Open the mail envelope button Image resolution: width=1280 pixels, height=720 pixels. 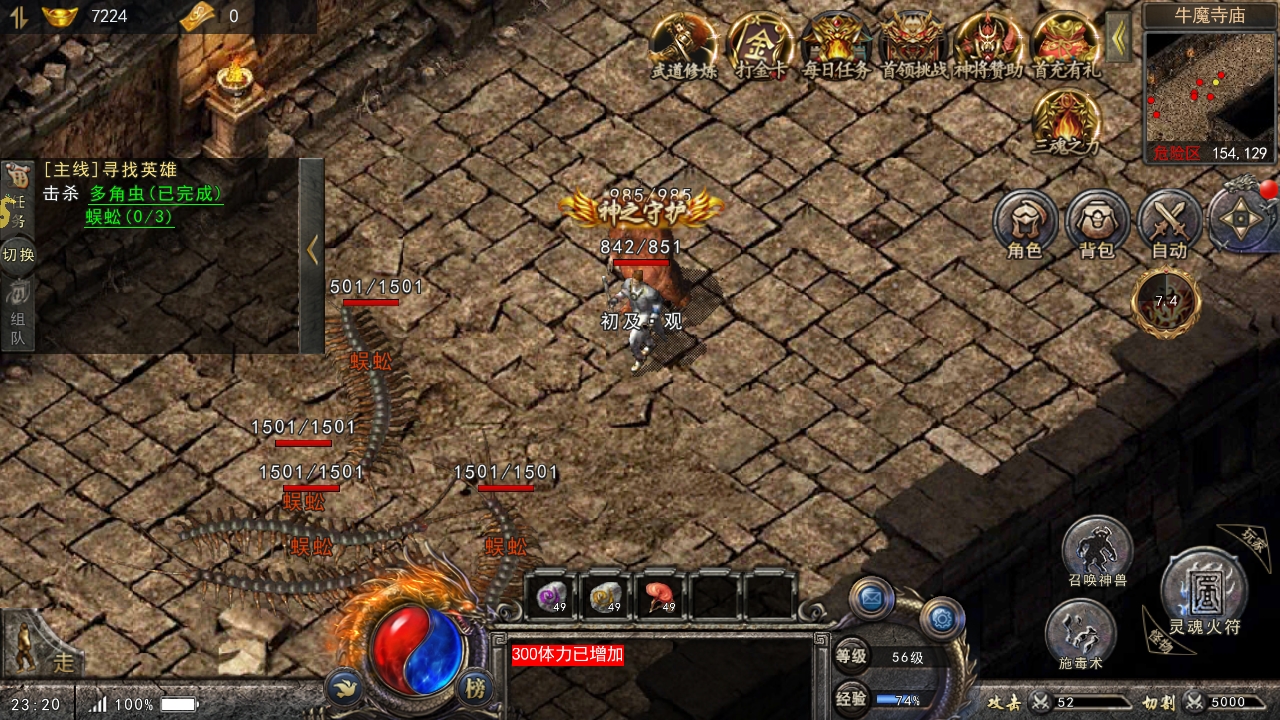[x=871, y=599]
